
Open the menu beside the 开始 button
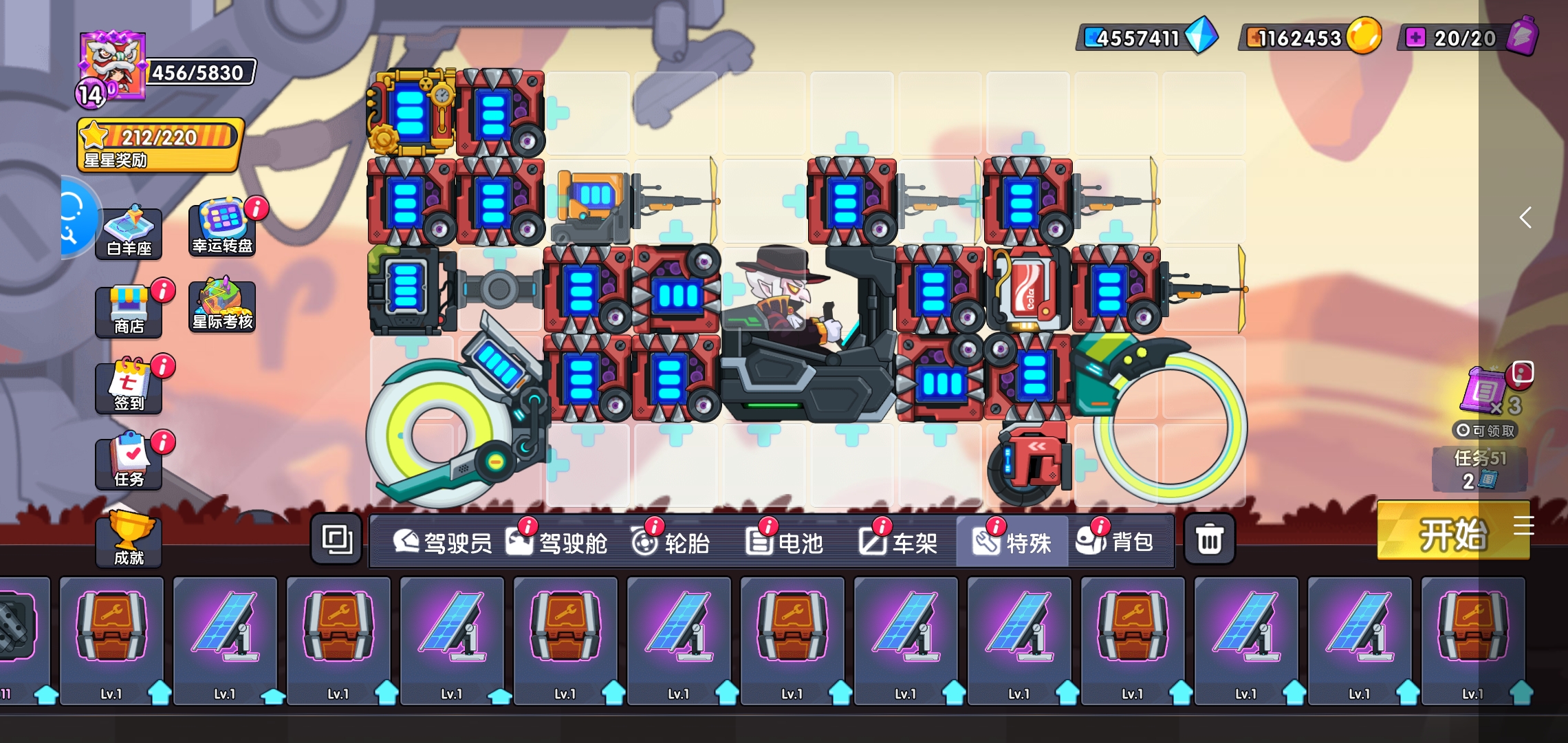pos(1524,526)
